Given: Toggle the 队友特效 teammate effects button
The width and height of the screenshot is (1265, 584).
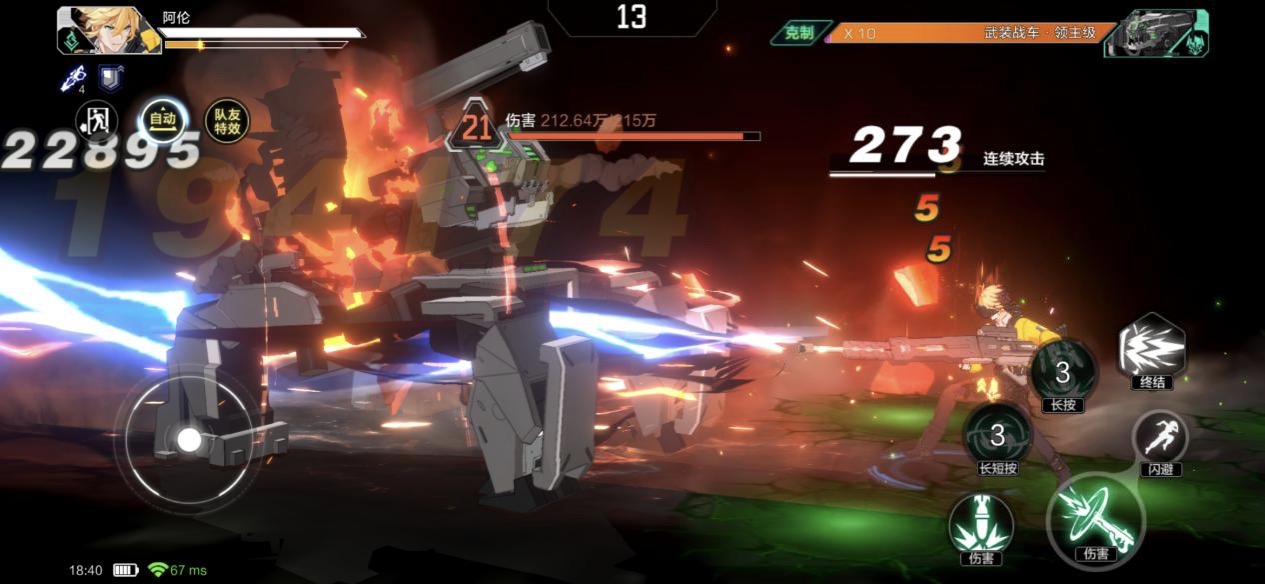Looking at the screenshot, I should [x=226, y=121].
